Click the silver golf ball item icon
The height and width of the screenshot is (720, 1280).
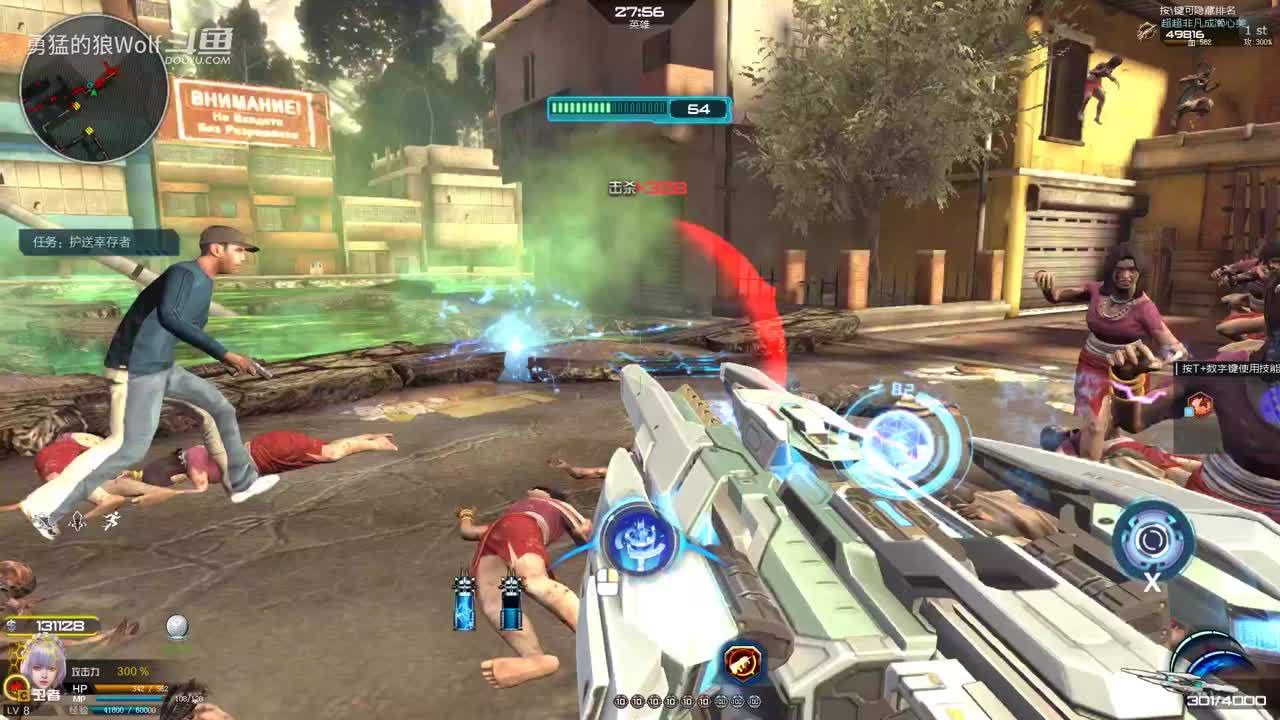coord(177,627)
